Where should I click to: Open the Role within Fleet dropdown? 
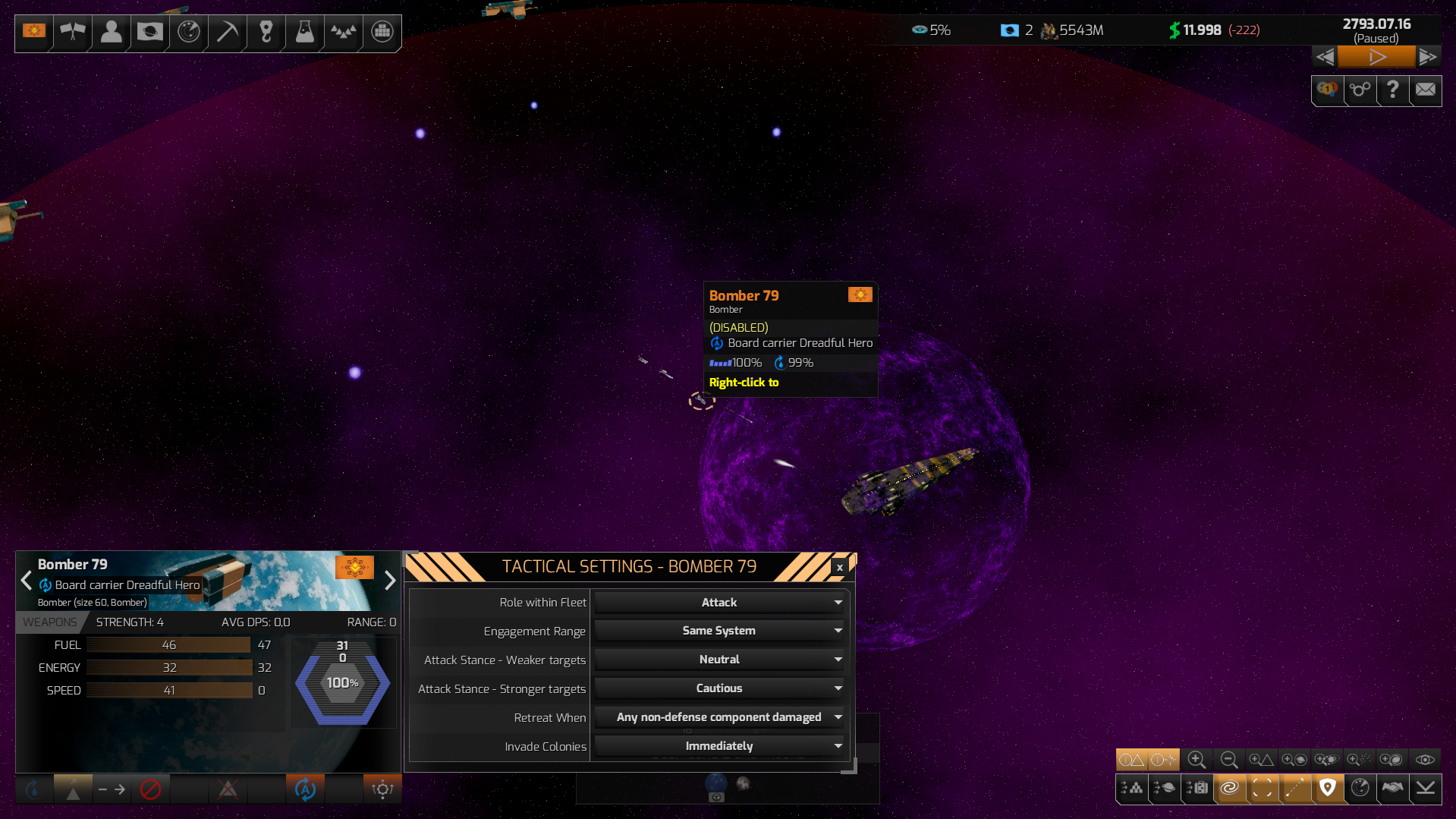click(x=719, y=602)
